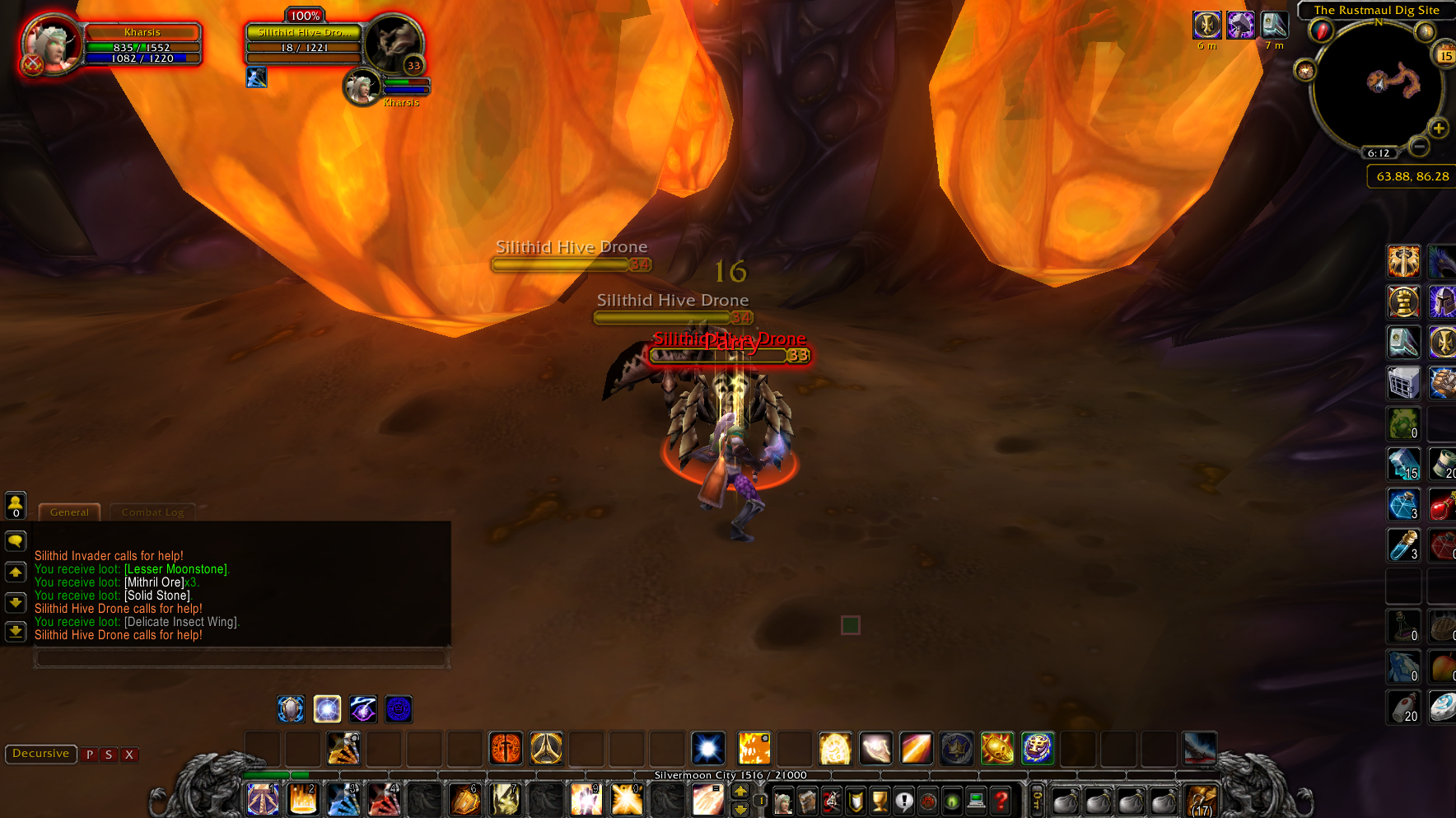Open the Main Menu computer icon
The width and height of the screenshot is (1456, 818).
tap(975, 801)
